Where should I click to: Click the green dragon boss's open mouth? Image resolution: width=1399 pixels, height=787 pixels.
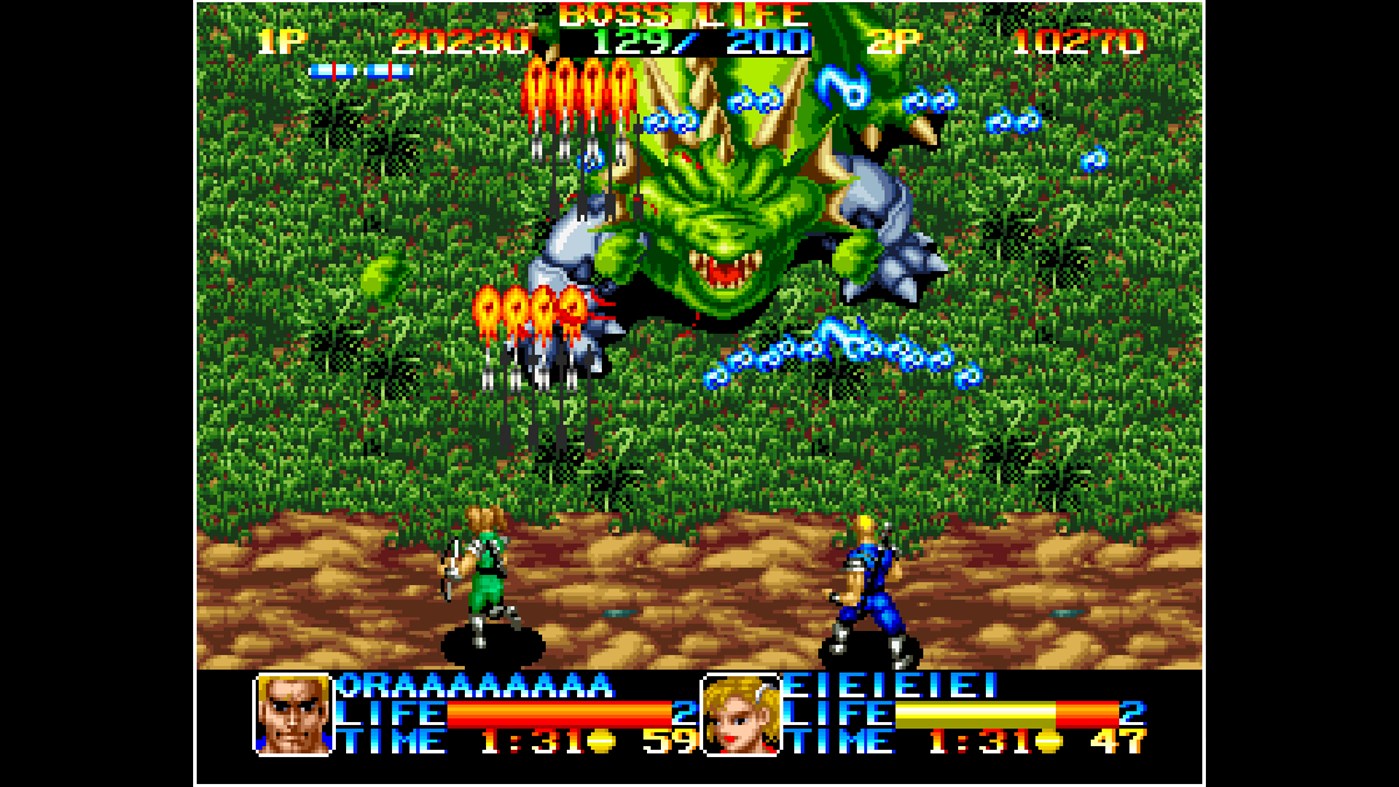pyautogui.click(x=722, y=268)
